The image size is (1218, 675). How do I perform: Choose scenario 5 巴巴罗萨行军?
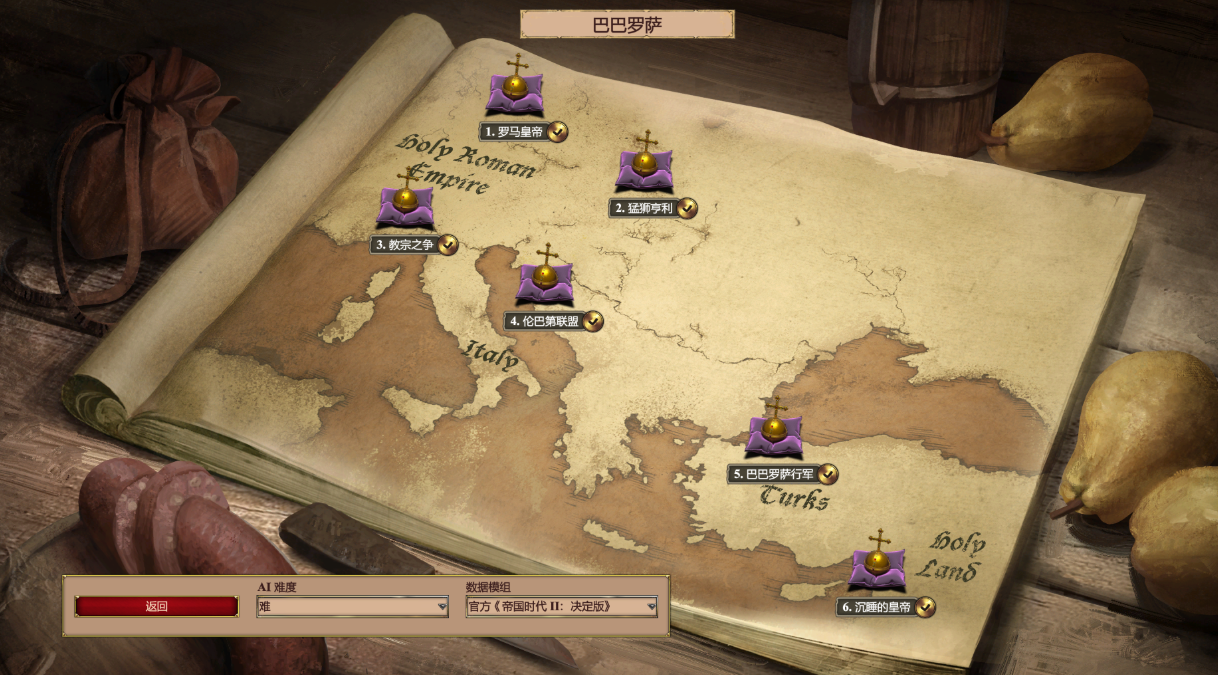coord(774,434)
